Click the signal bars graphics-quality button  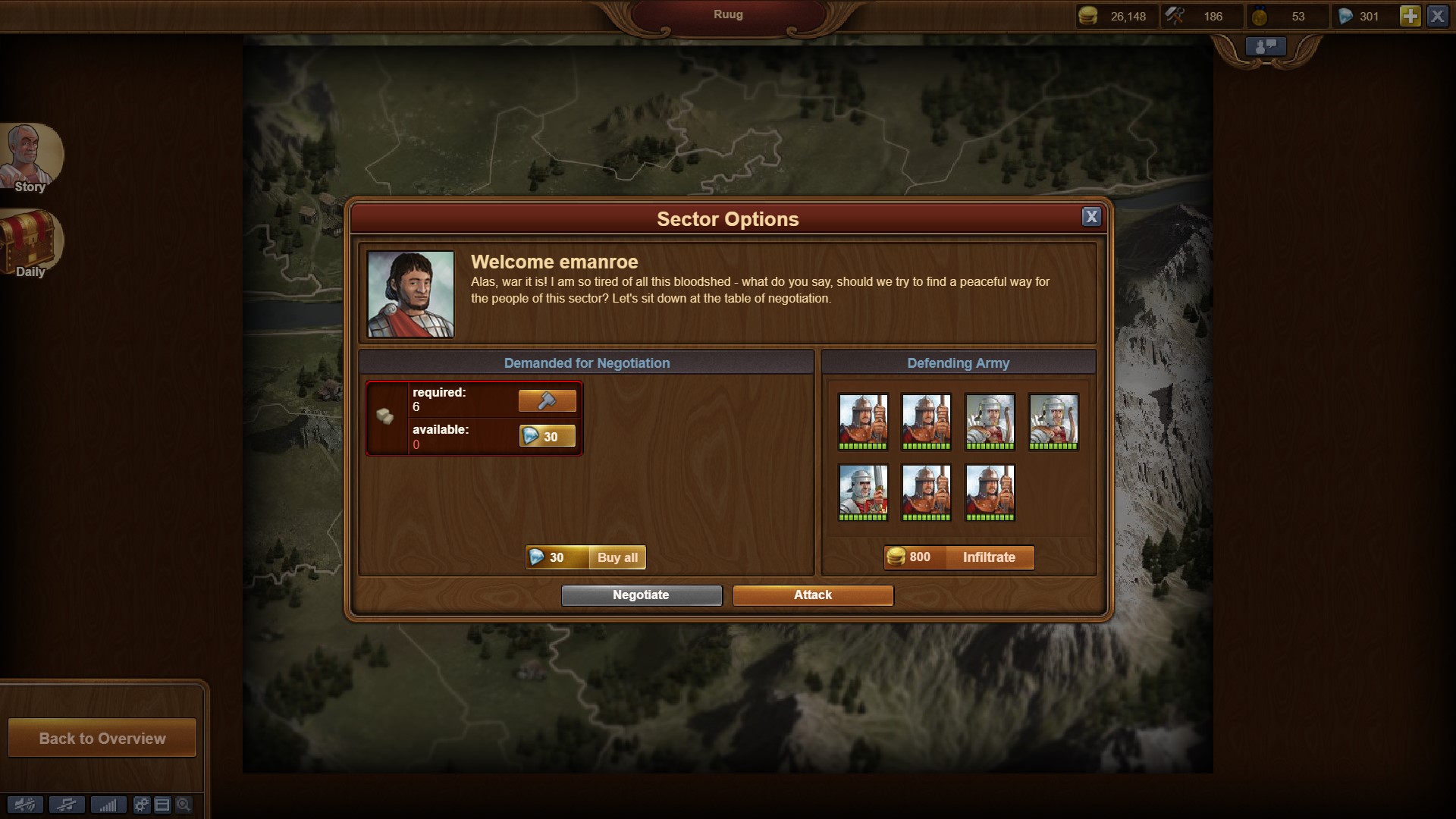pos(108,805)
